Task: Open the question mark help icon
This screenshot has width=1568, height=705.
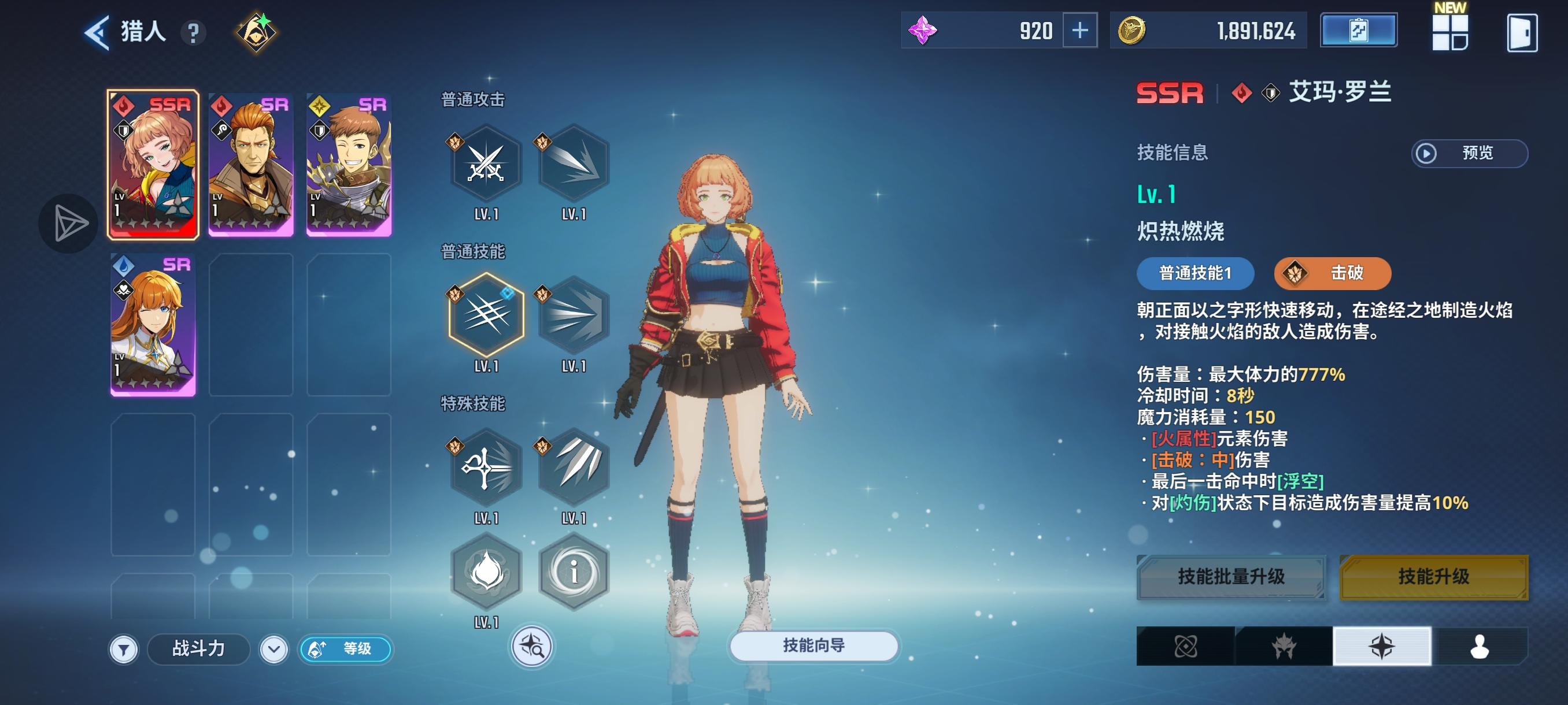Action: point(194,33)
